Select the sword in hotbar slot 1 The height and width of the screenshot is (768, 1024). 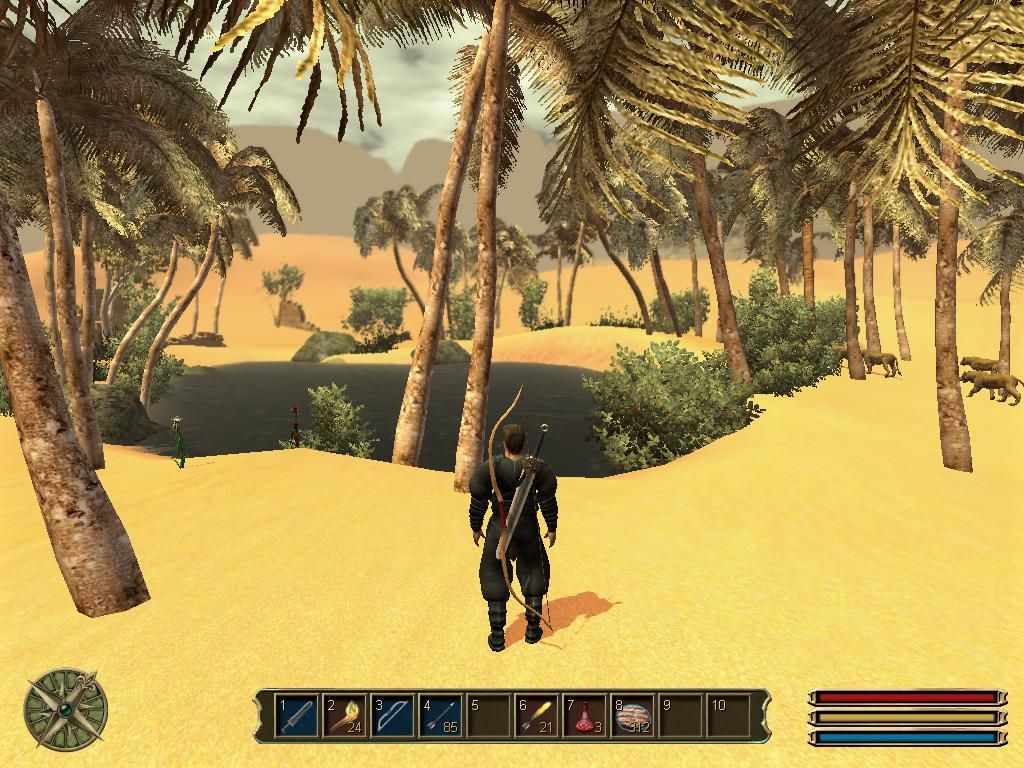coord(297,716)
